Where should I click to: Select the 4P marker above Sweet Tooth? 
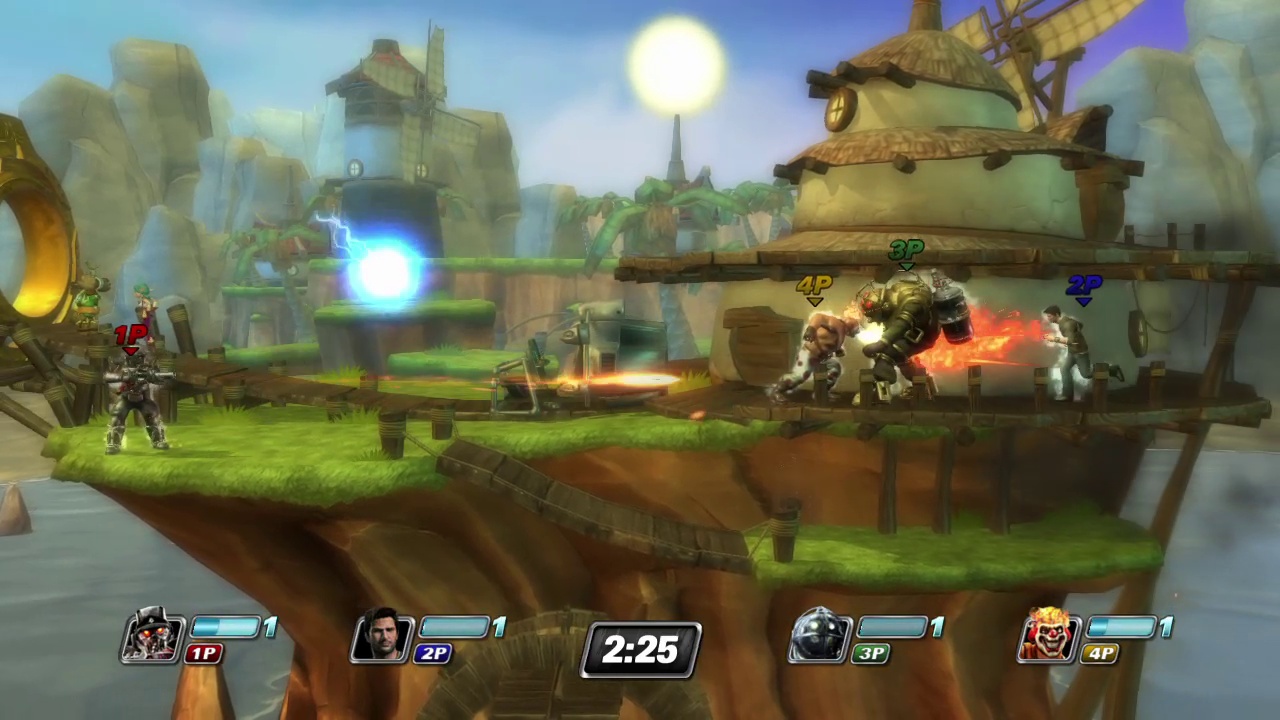click(x=814, y=285)
